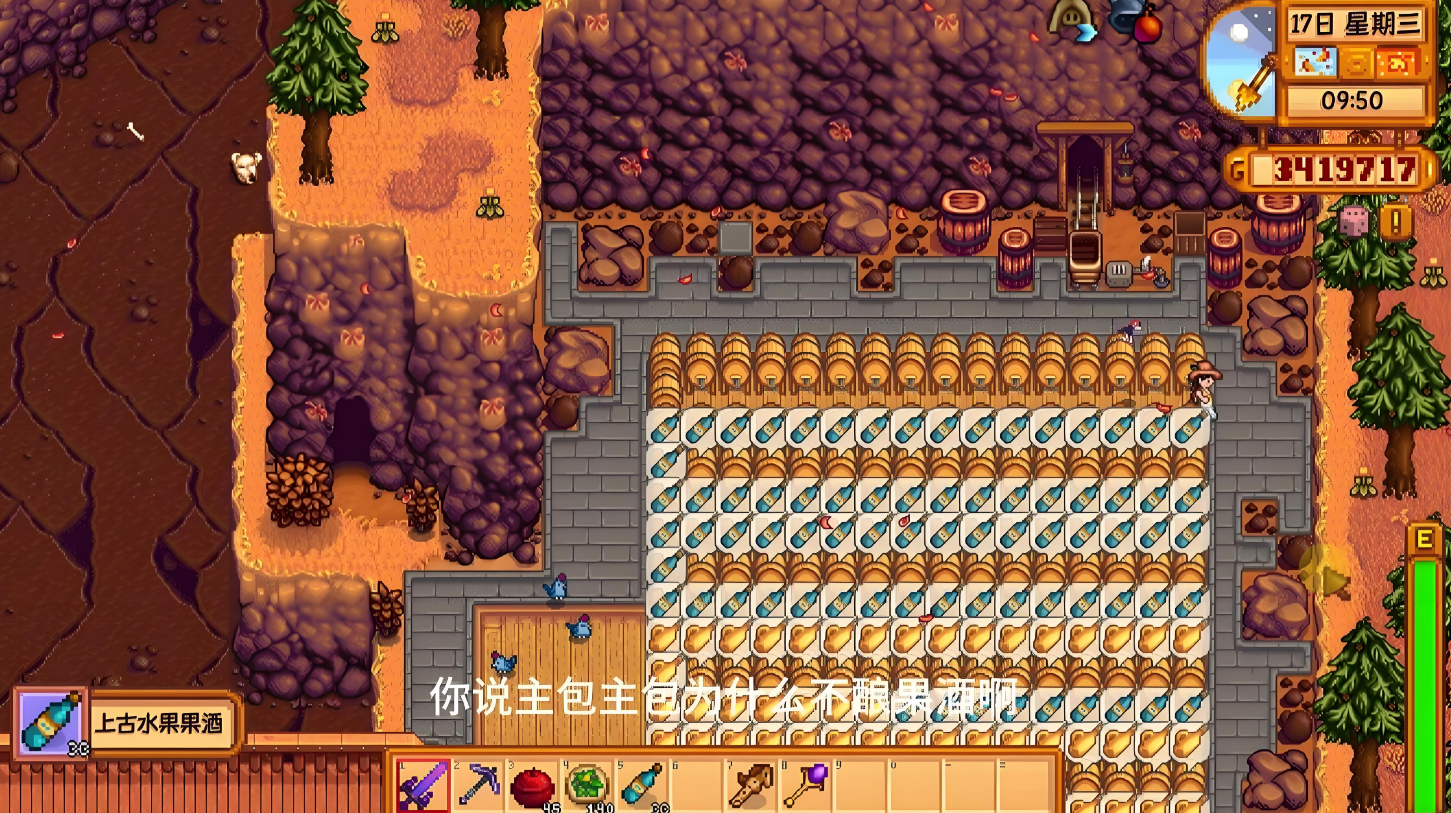This screenshot has height=813, width=1451.
Task: Open the journal via the exclamation icon
Action: 1395,221
